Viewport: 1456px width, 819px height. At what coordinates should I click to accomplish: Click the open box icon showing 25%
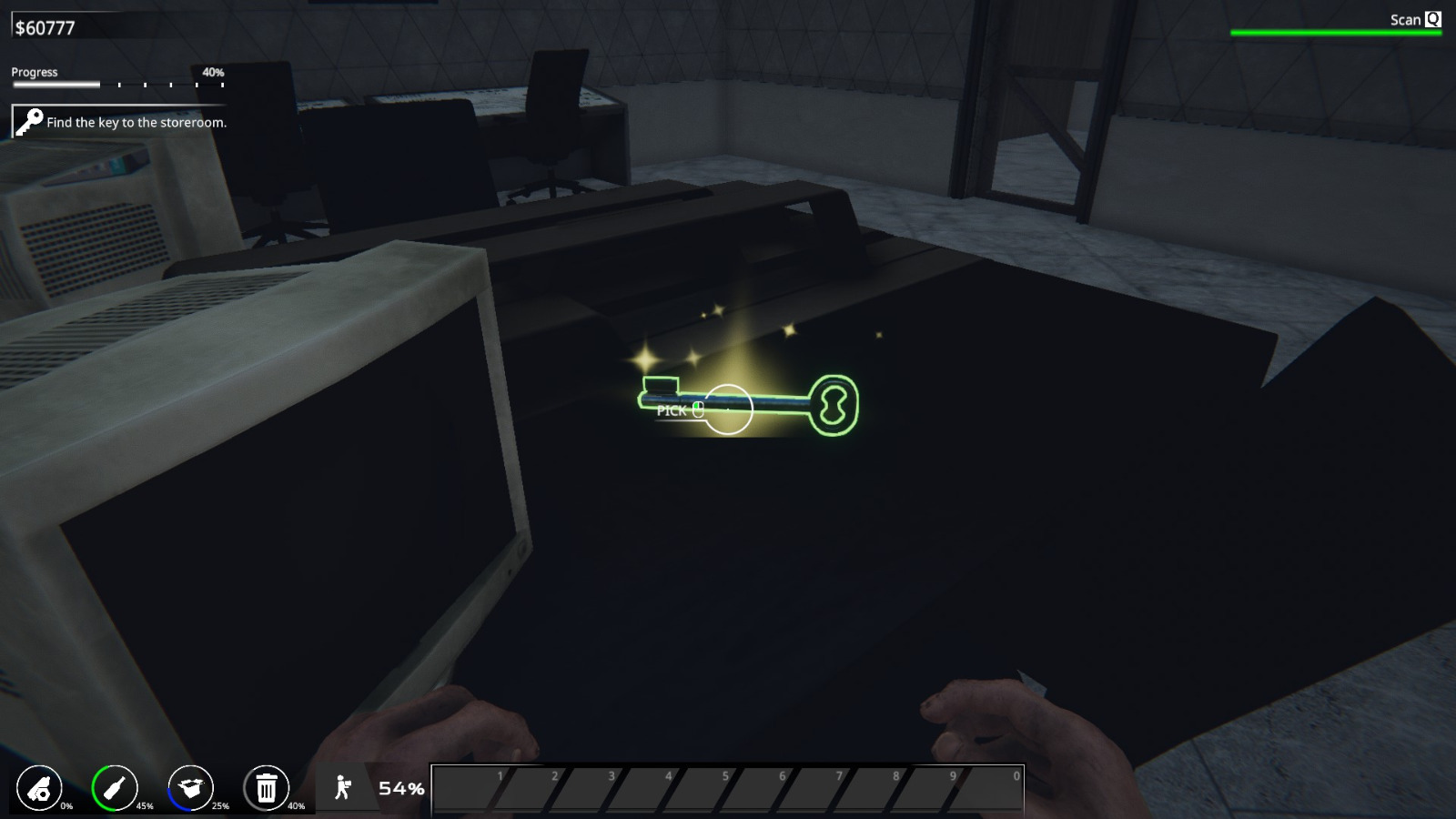pyautogui.click(x=188, y=786)
